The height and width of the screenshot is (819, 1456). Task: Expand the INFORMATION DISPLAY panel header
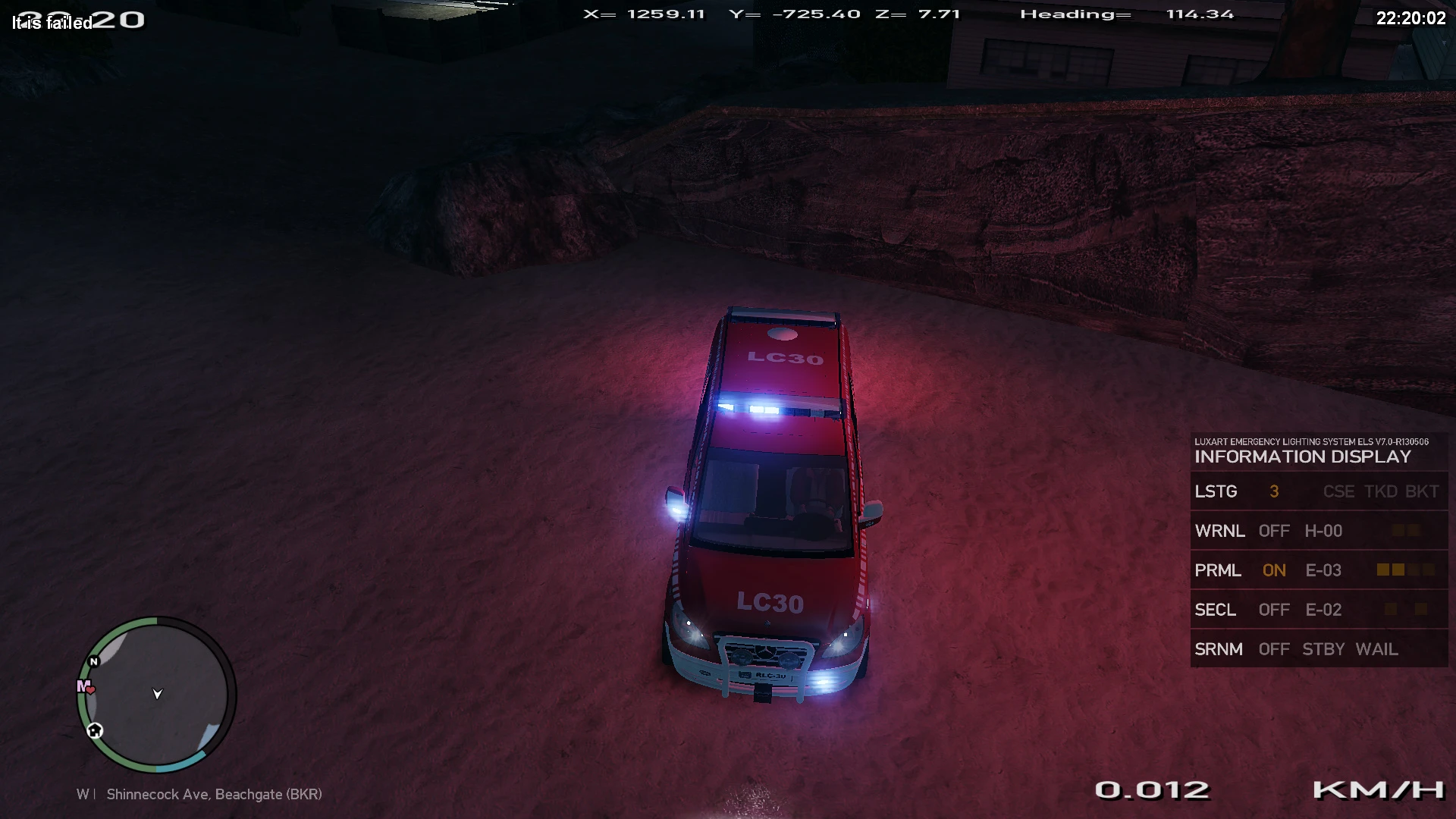pyautogui.click(x=1302, y=457)
